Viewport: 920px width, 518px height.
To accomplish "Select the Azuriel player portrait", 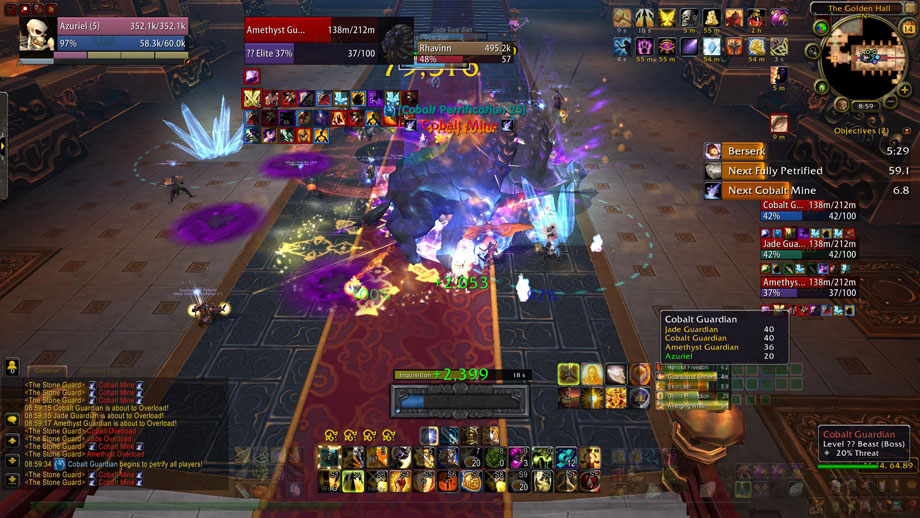I will [38, 35].
